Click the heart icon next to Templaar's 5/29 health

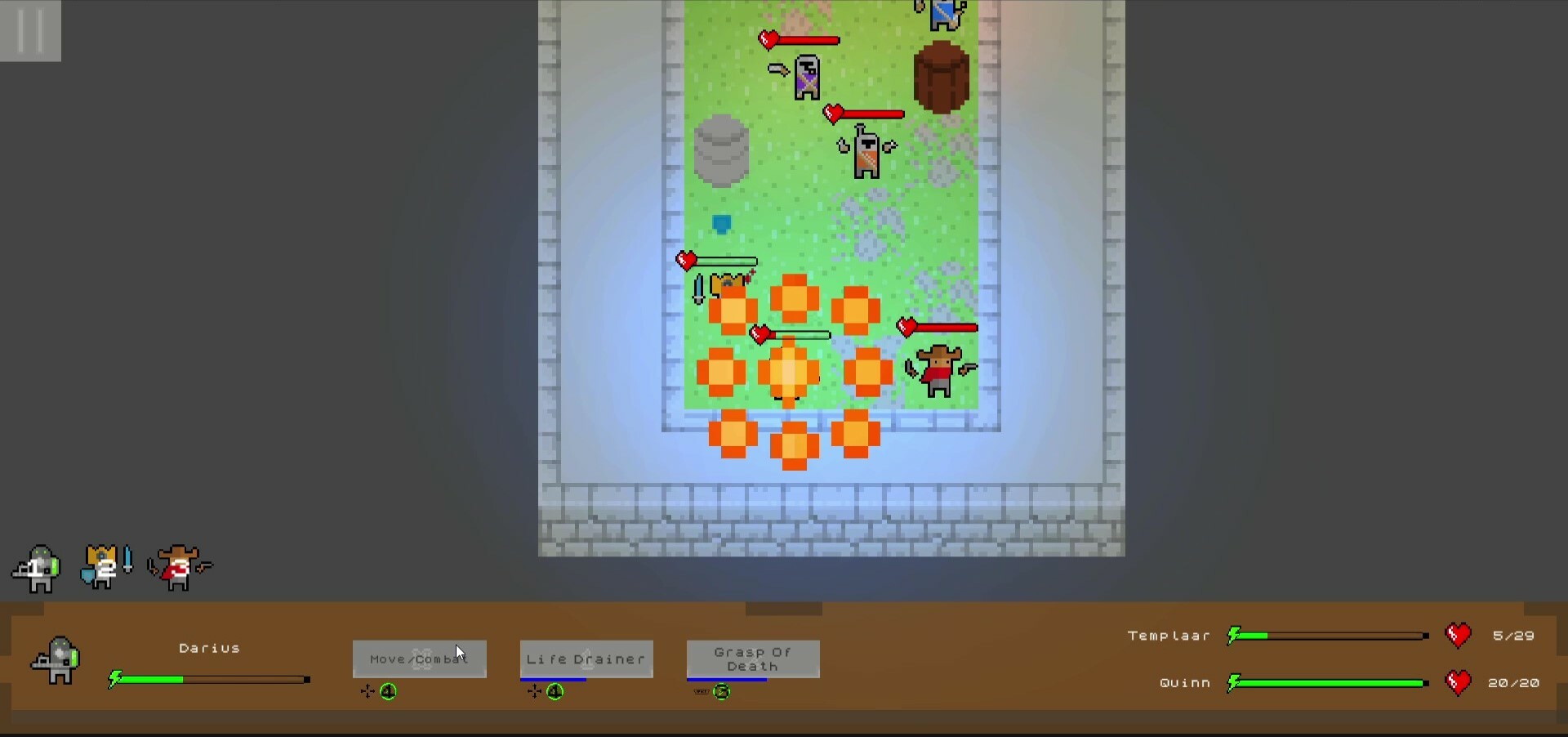tap(1459, 636)
